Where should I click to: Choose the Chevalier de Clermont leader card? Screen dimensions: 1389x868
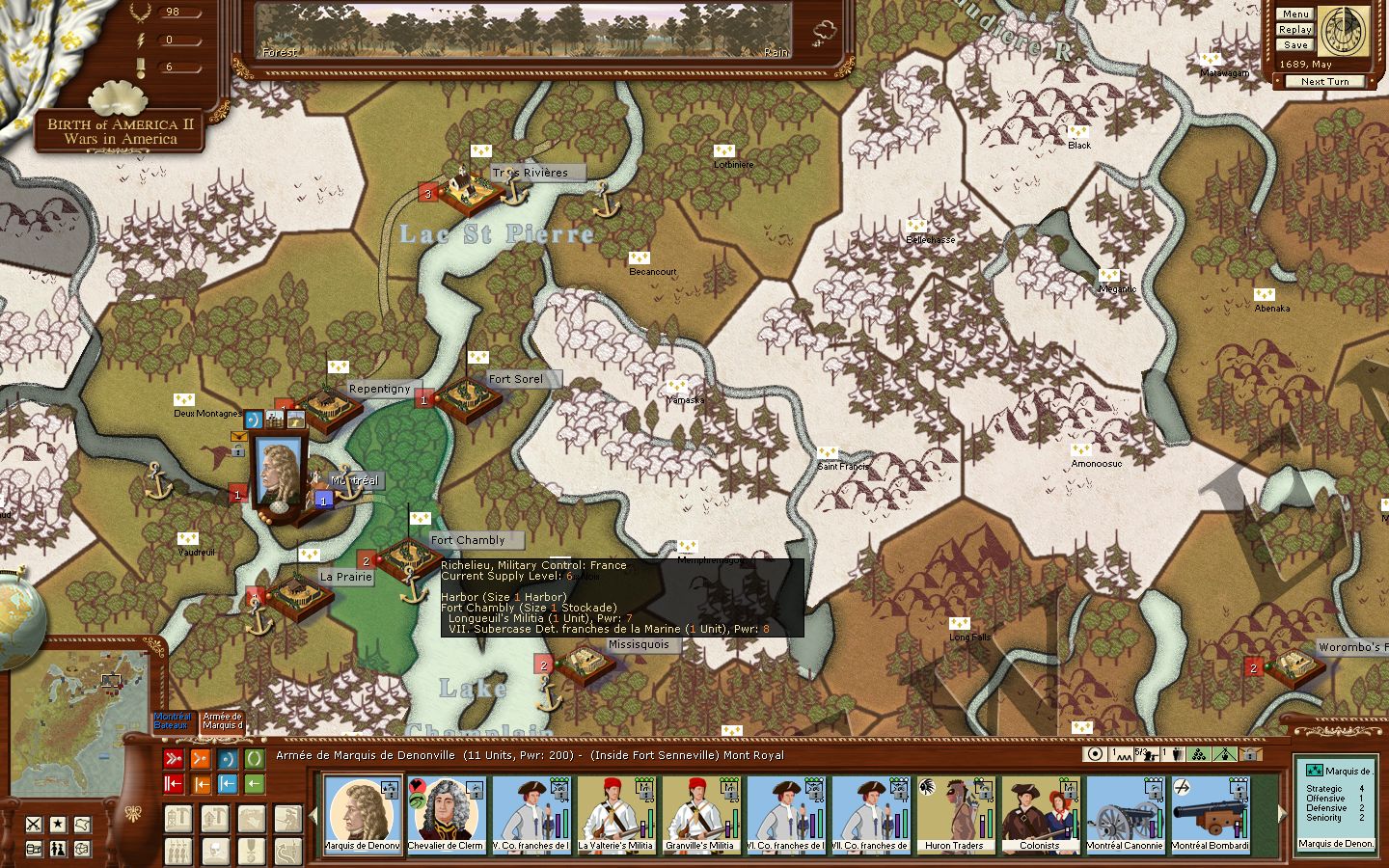pos(446,815)
